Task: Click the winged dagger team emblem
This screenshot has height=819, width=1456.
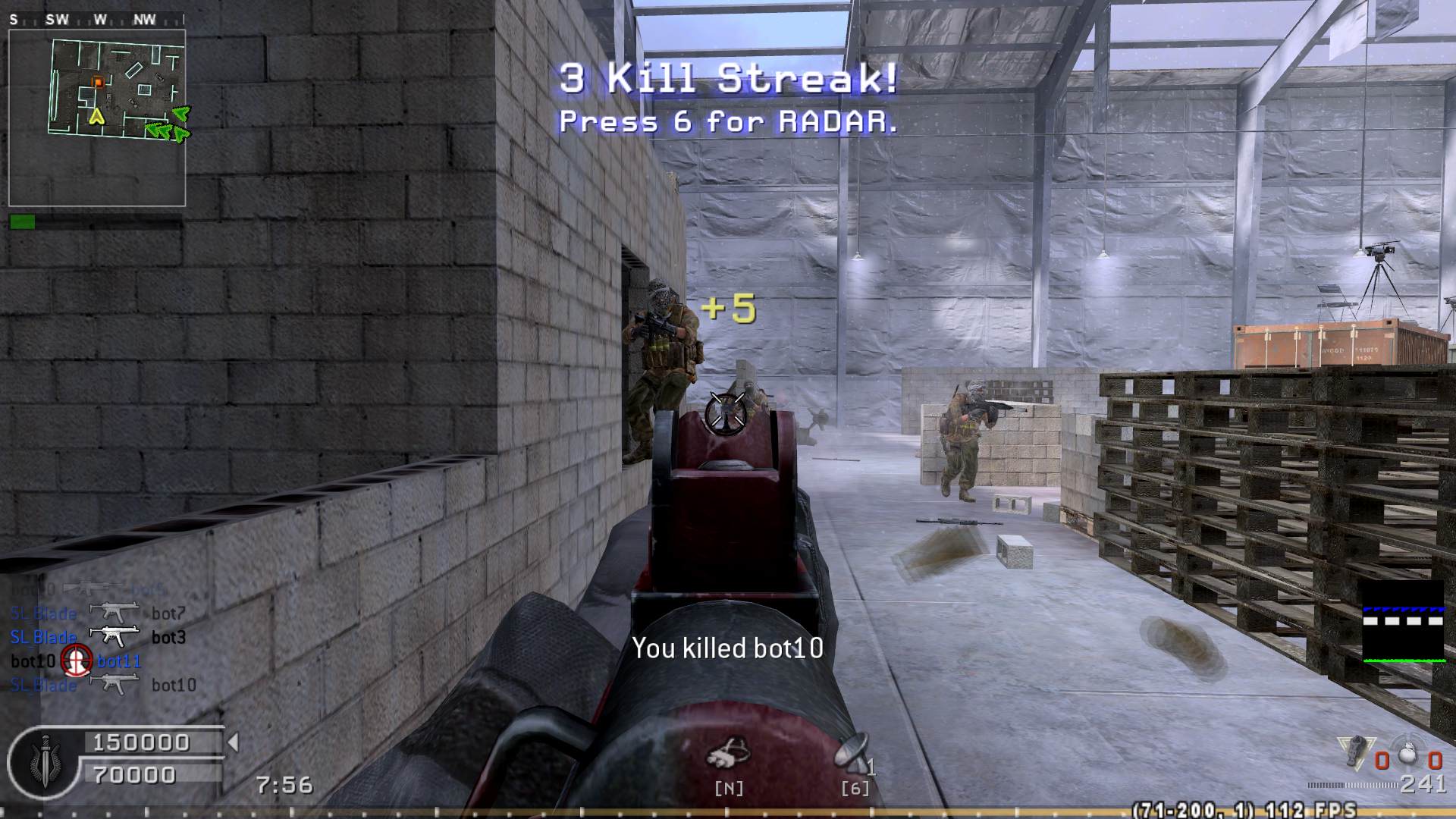Action: [x=44, y=762]
